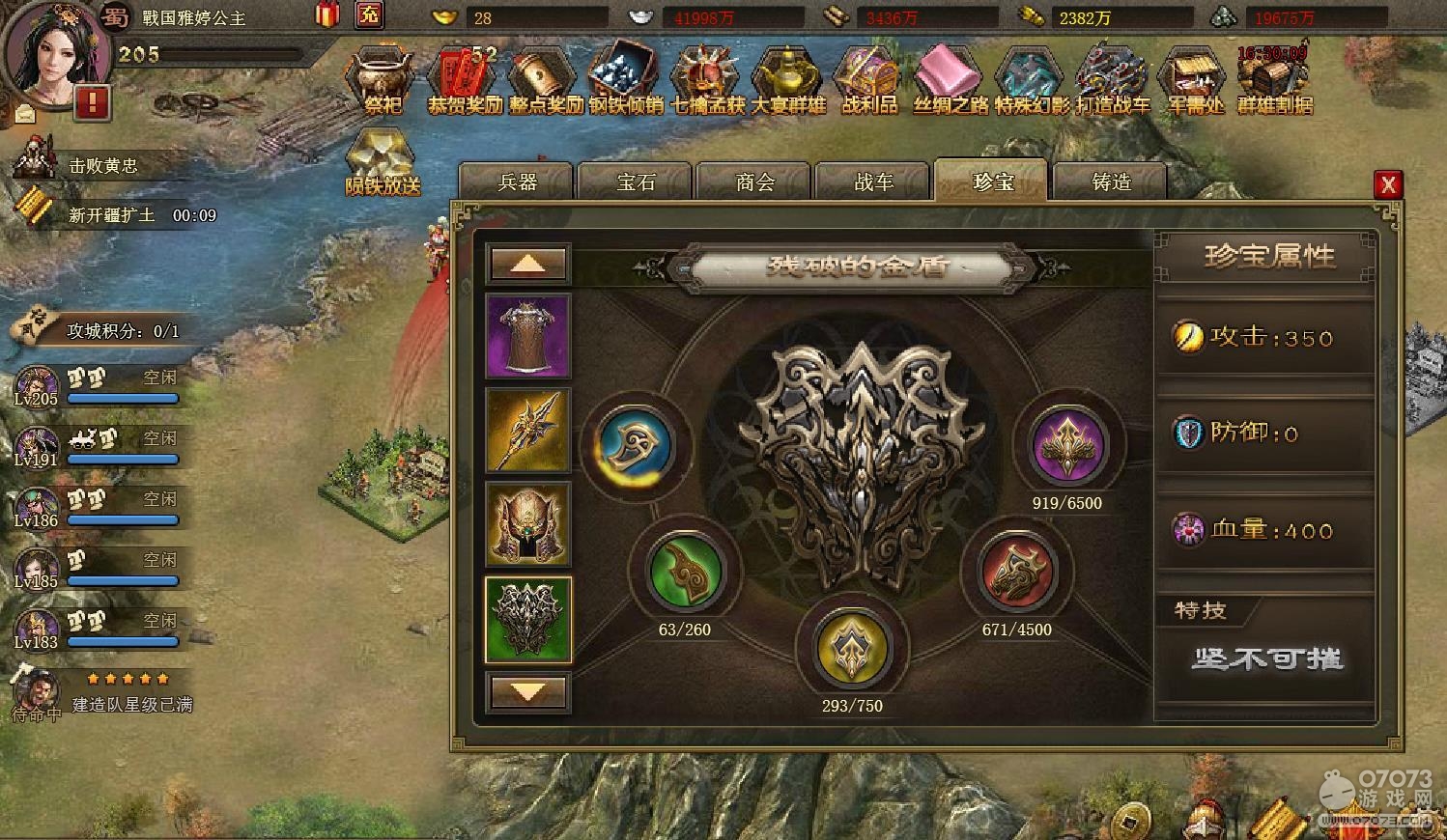Open the 祭祀 event icon
Image resolution: width=1447 pixels, height=840 pixels.
pyautogui.click(x=383, y=80)
